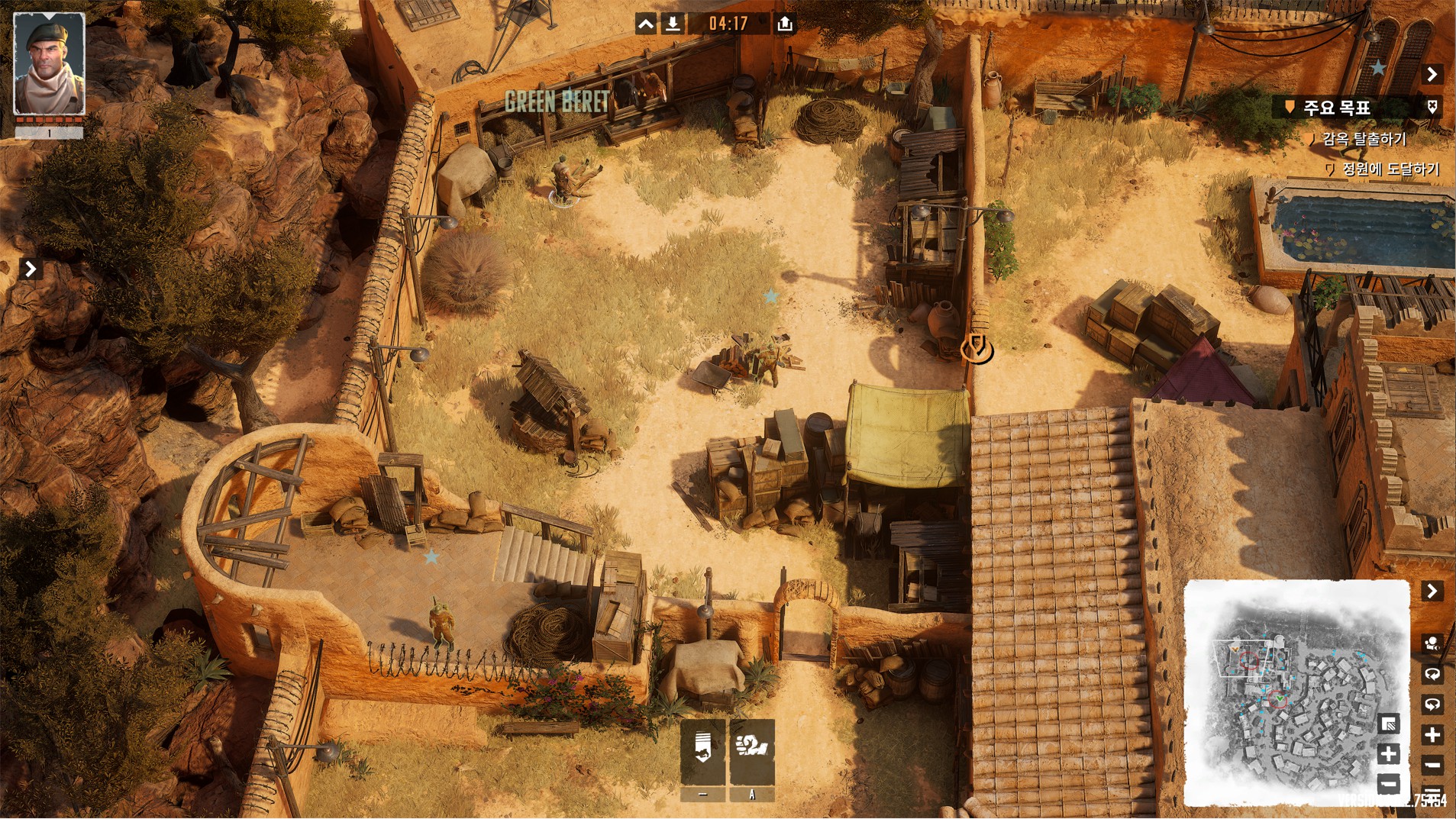
Task: Toggle the objectives panel arrow at top right
Action: pyautogui.click(x=1432, y=74)
